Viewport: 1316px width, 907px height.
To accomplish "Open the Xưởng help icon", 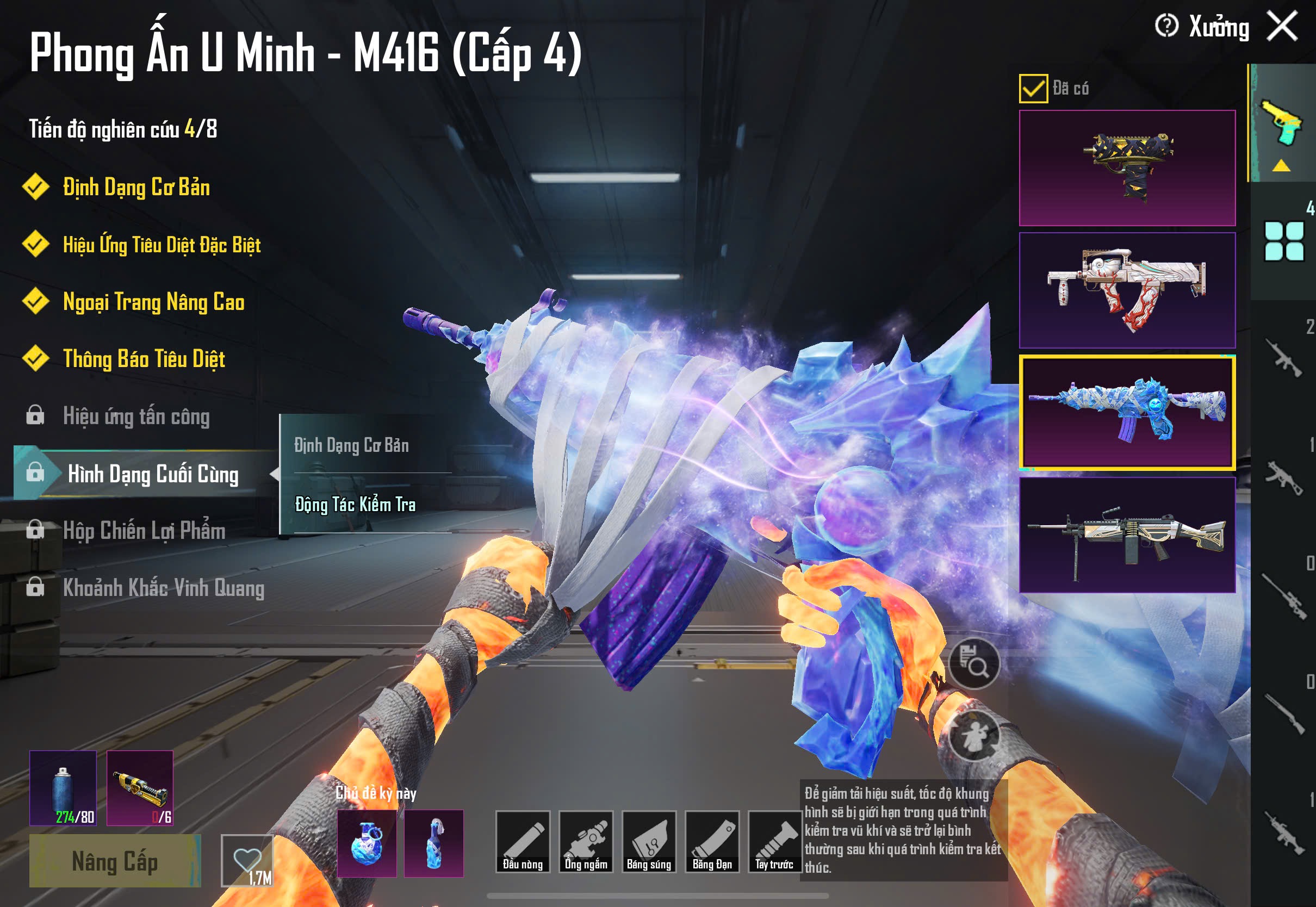I will [1166, 26].
